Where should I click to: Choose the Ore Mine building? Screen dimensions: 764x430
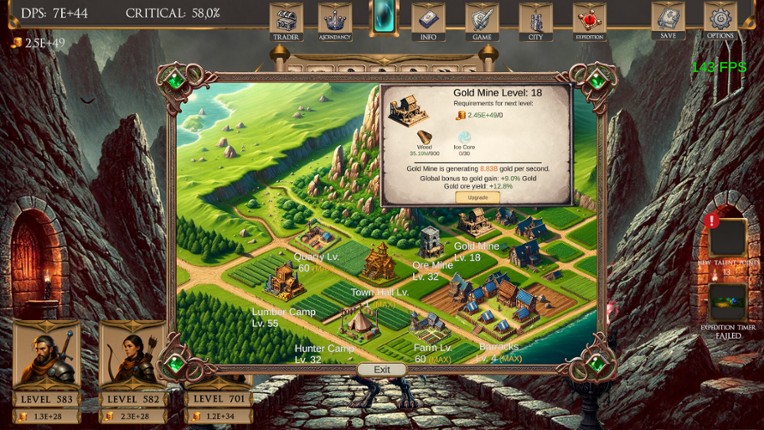(x=431, y=241)
